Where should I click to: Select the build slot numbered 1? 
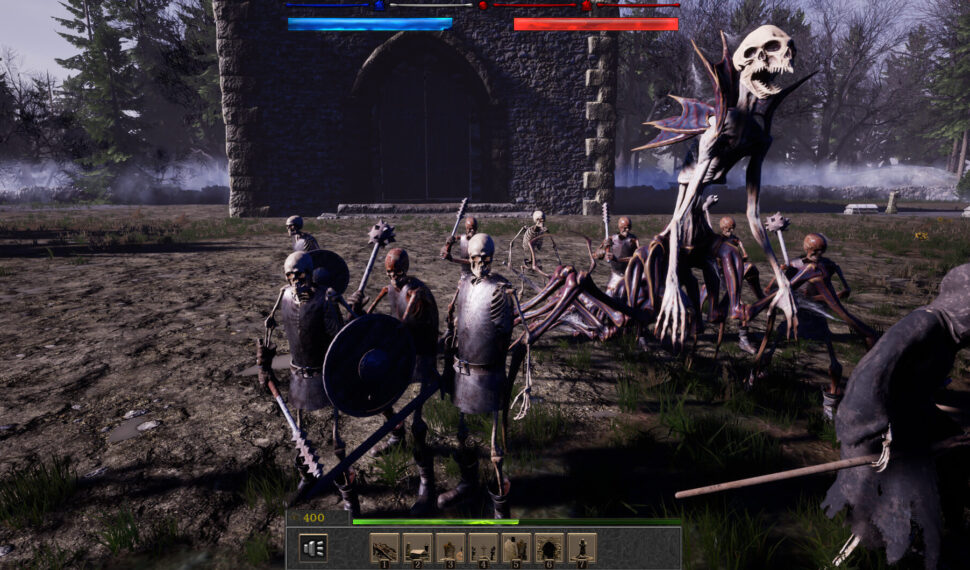(385, 547)
